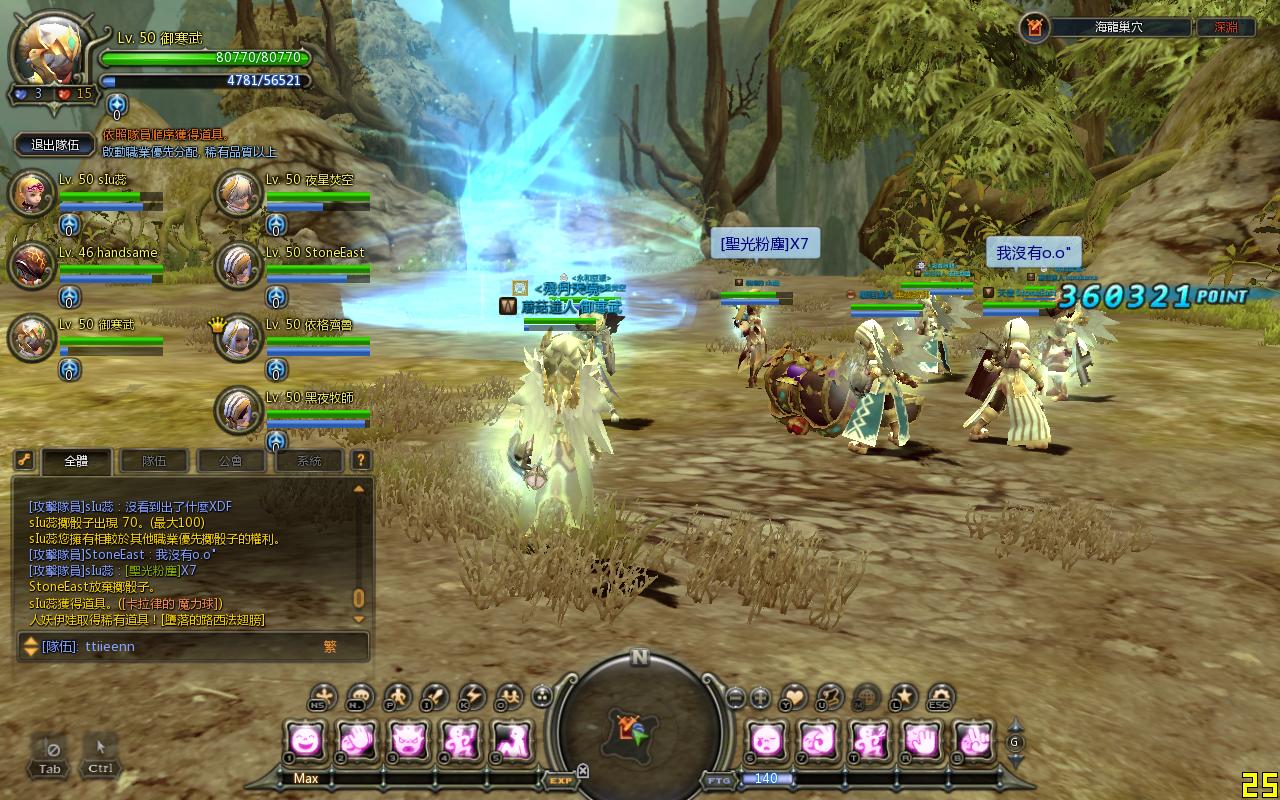Image resolution: width=1280 pixels, height=800 pixels.
Task: Show the 系統 system chat tab
Action: click(x=309, y=461)
